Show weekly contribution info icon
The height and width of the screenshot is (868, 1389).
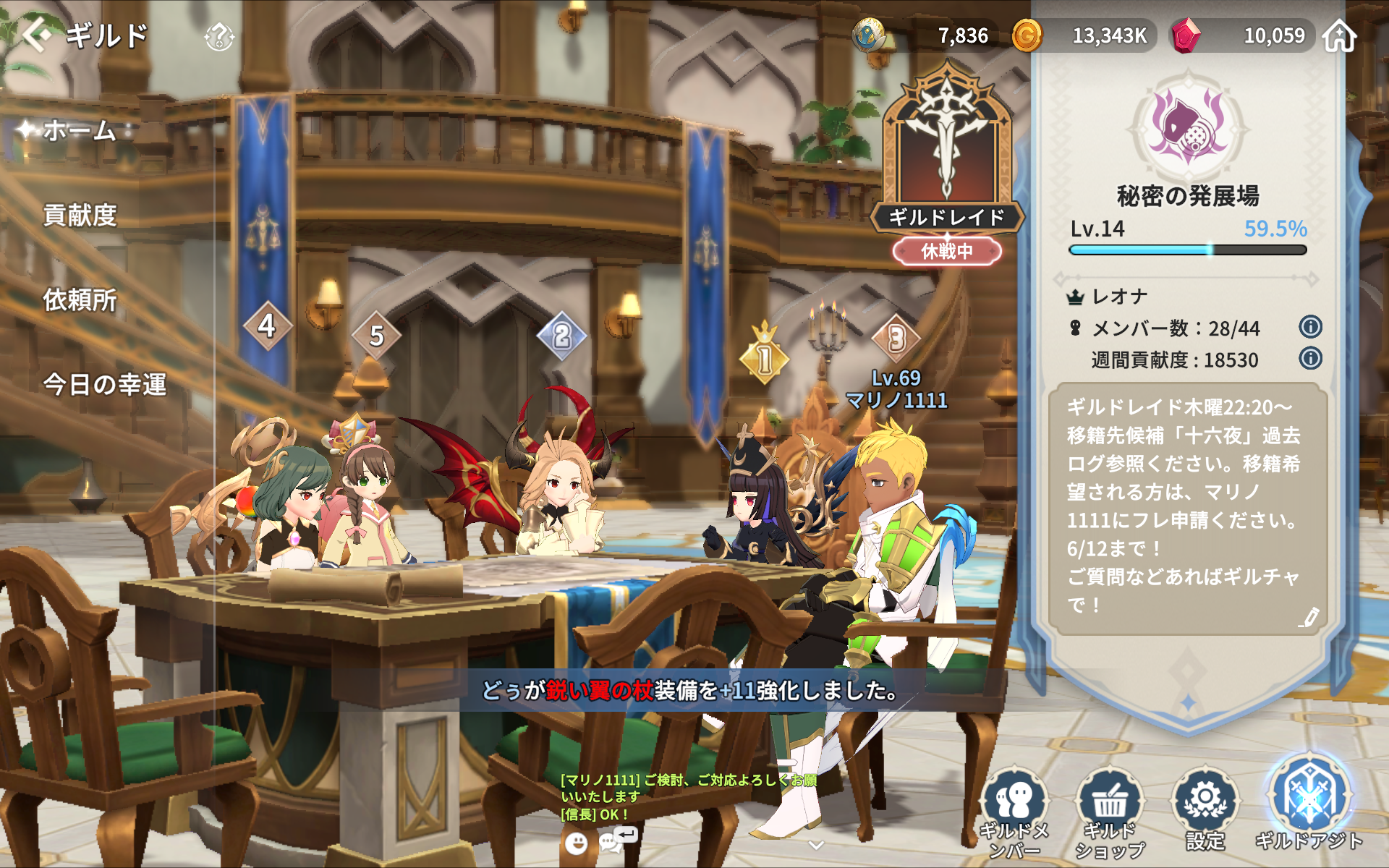pyautogui.click(x=1310, y=358)
